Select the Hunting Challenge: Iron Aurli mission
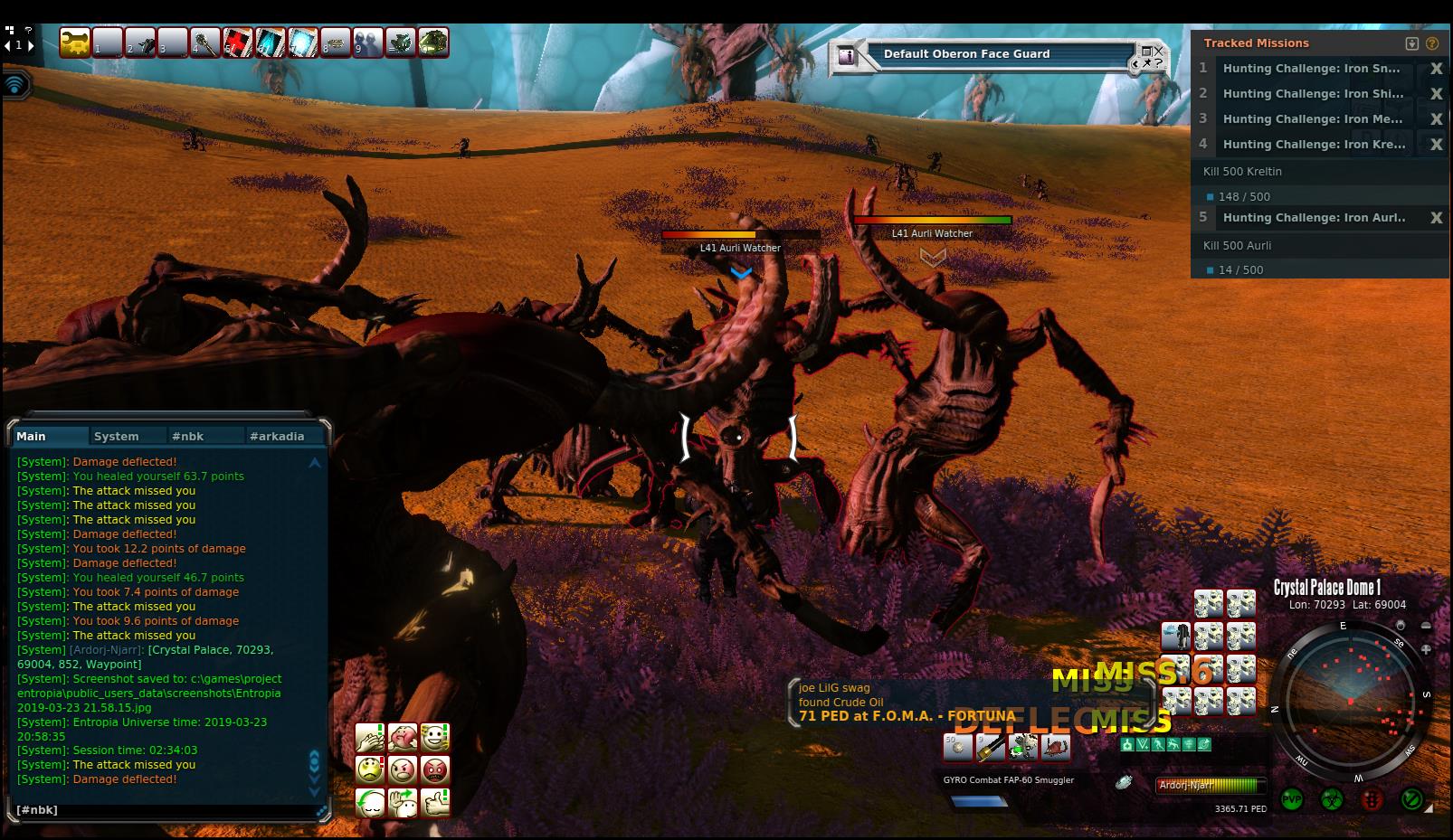 coord(1314,218)
